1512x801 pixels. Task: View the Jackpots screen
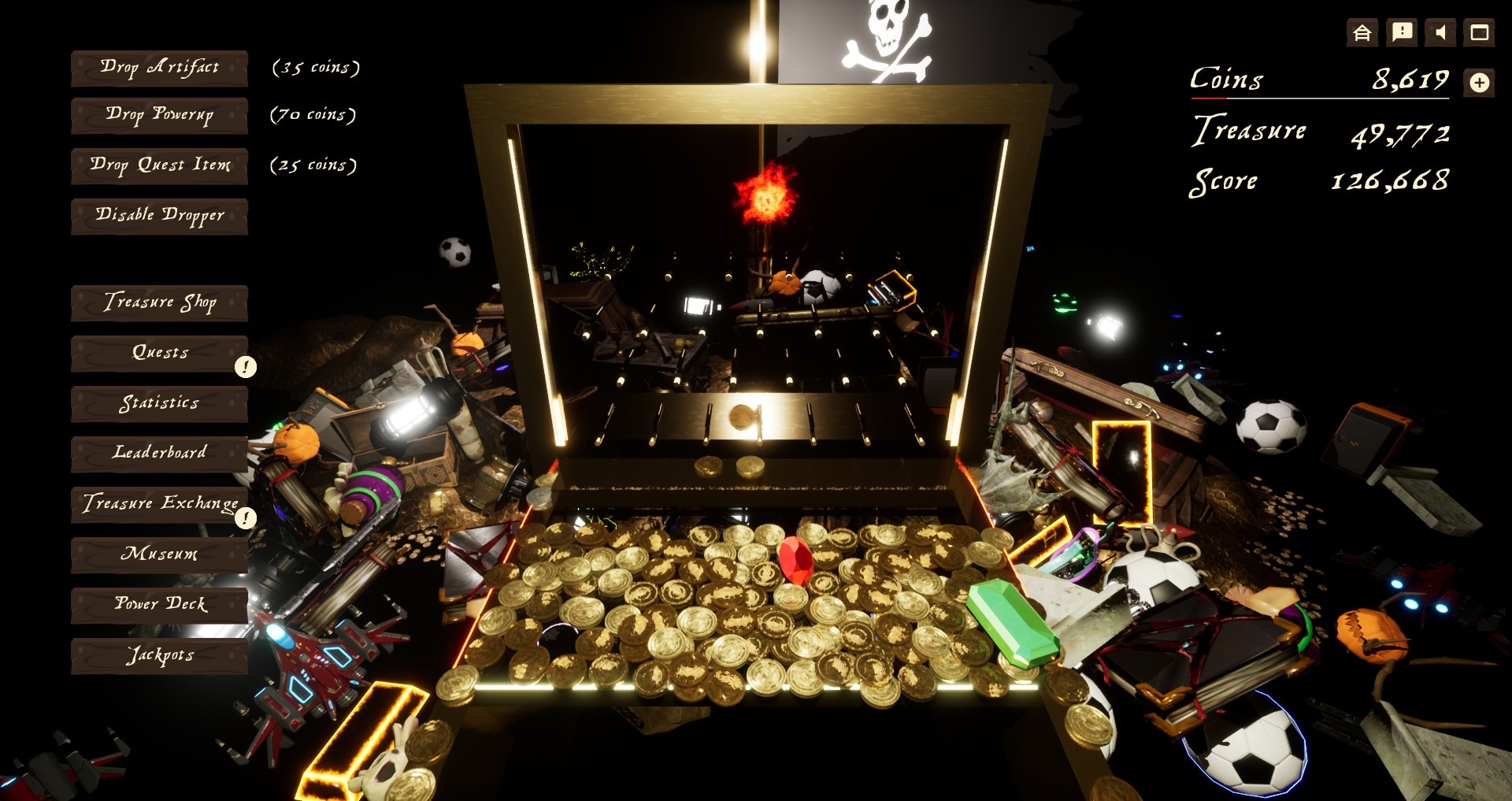158,655
